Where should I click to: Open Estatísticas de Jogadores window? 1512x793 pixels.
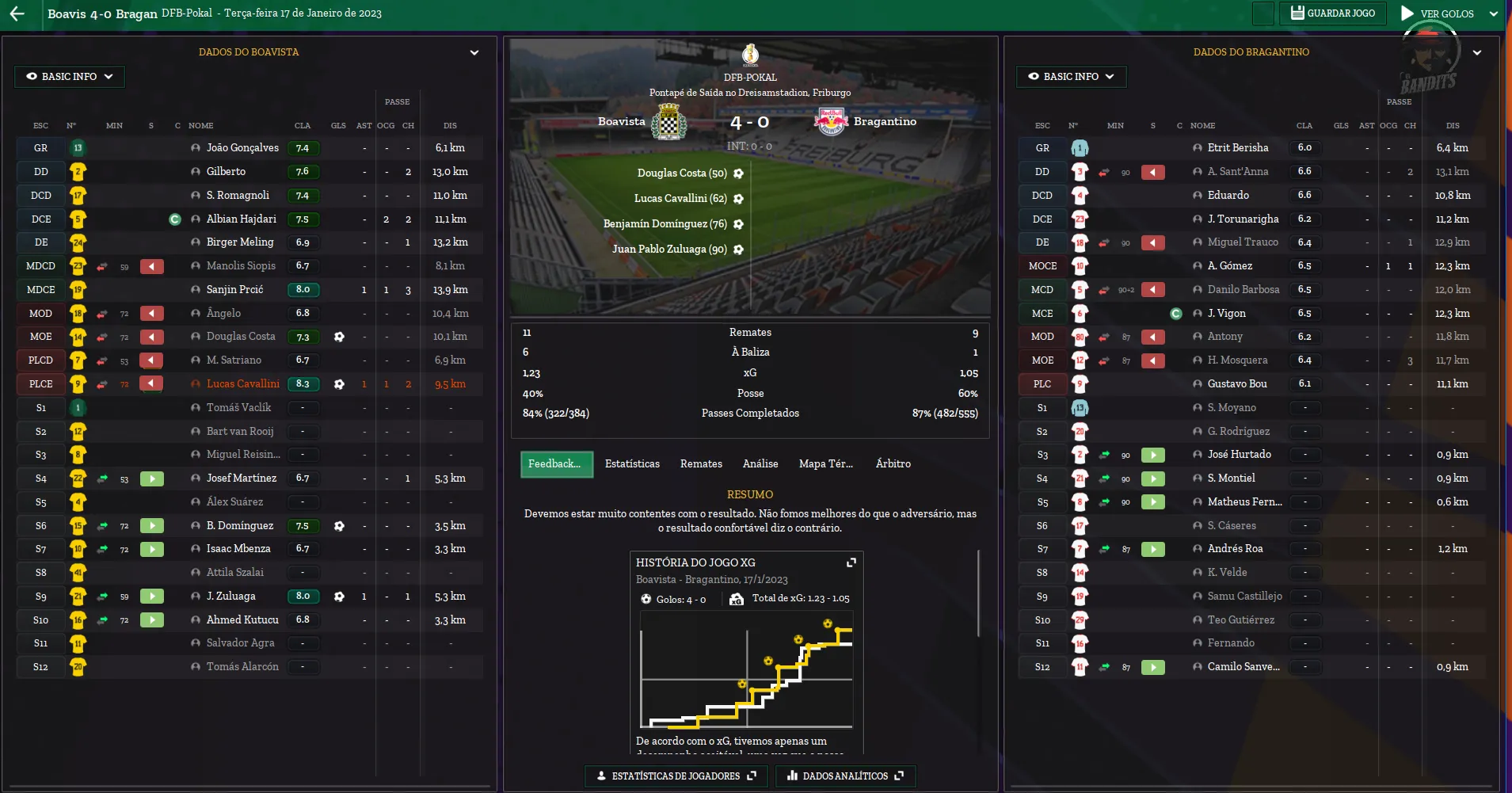coord(676,776)
